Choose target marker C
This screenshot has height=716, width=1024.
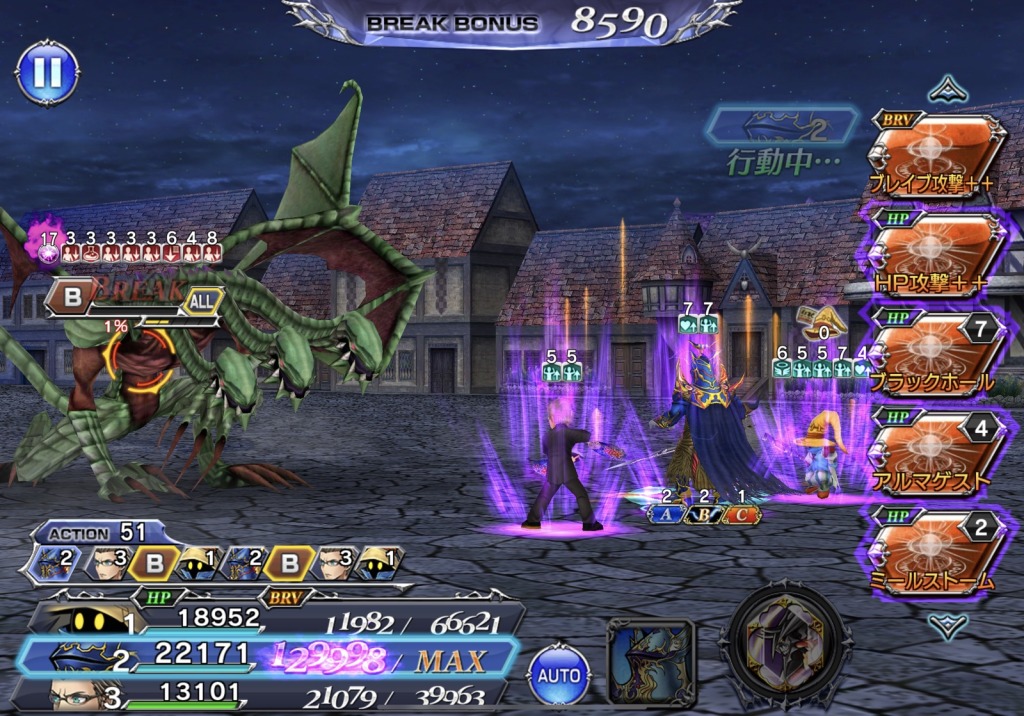(x=741, y=515)
